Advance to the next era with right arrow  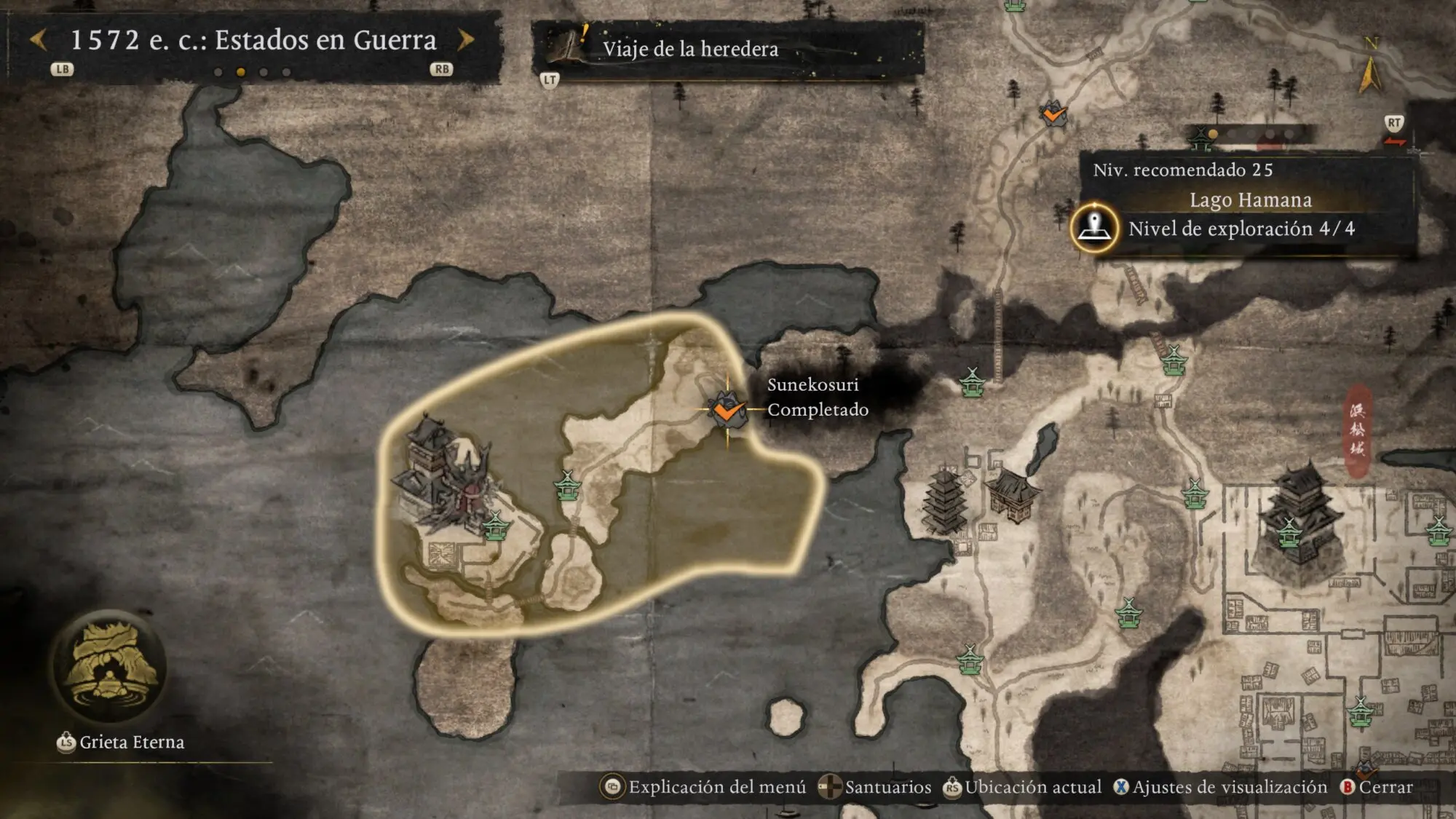pyautogui.click(x=466, y=40)
